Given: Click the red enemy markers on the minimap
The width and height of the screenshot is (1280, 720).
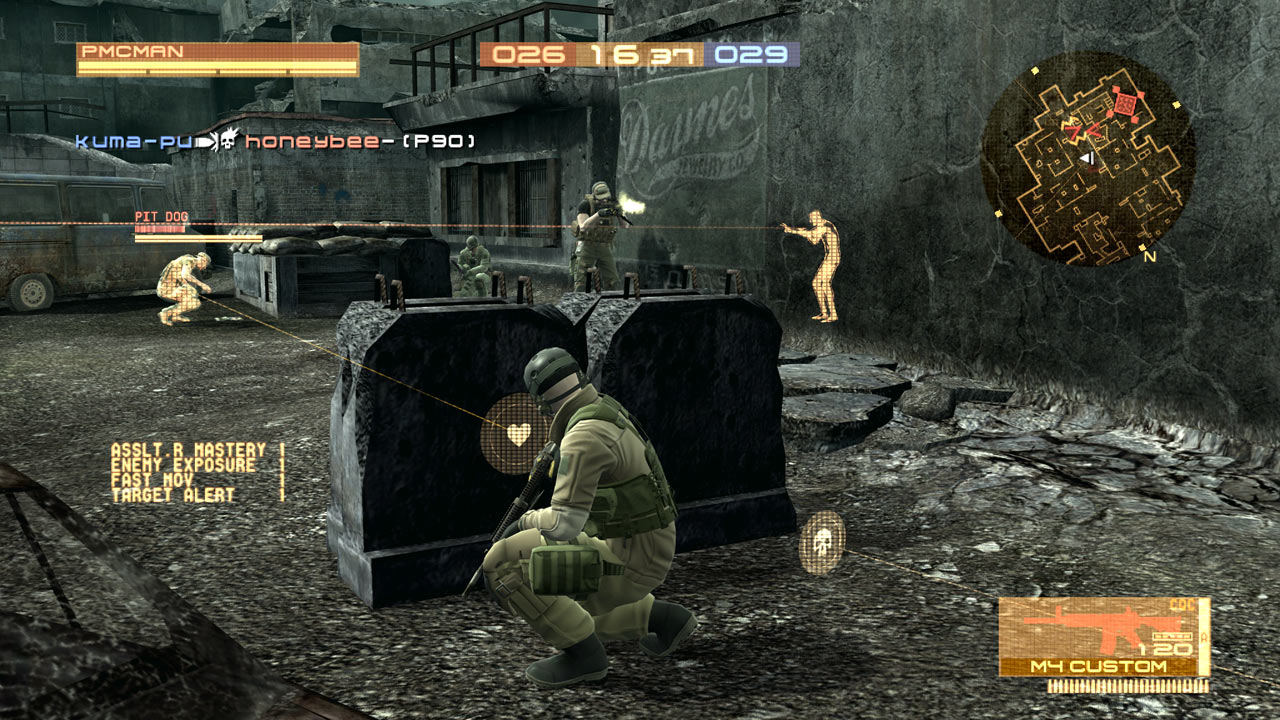Looking at the screenshot, I should [x=1127, y=105].
